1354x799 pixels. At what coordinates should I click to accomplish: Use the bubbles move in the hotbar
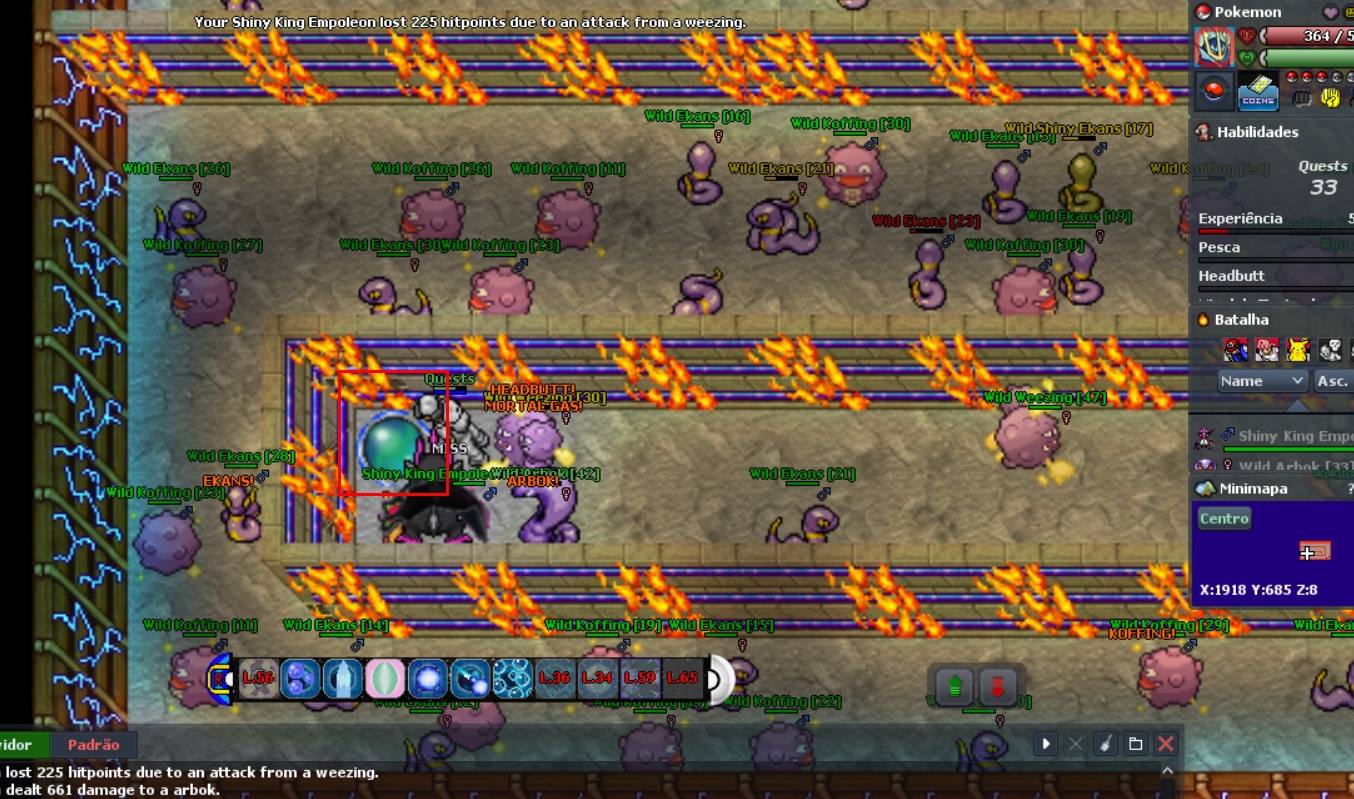(x=514, y=678)
